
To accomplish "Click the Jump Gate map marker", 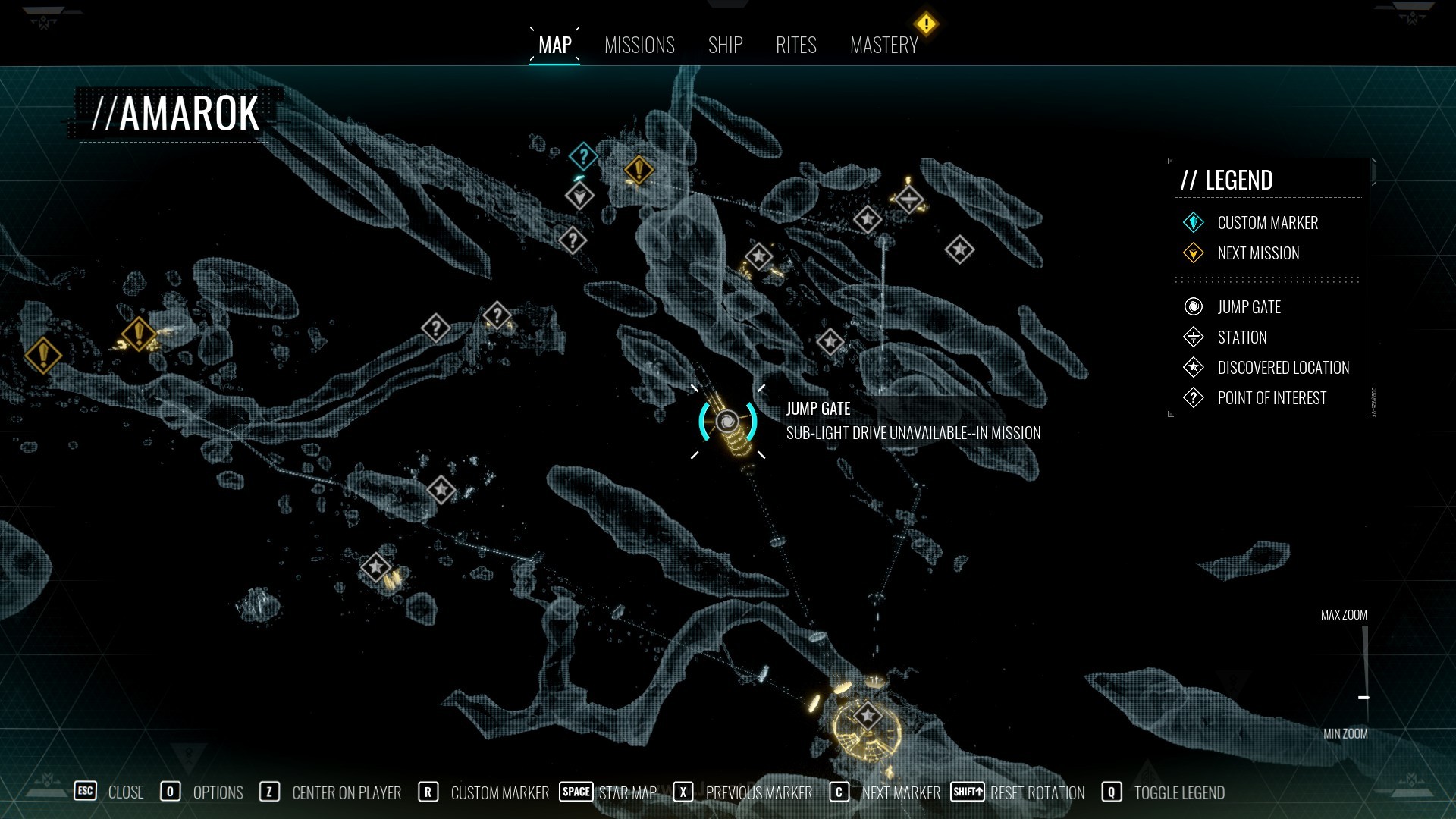I will [x=727, y=421].
